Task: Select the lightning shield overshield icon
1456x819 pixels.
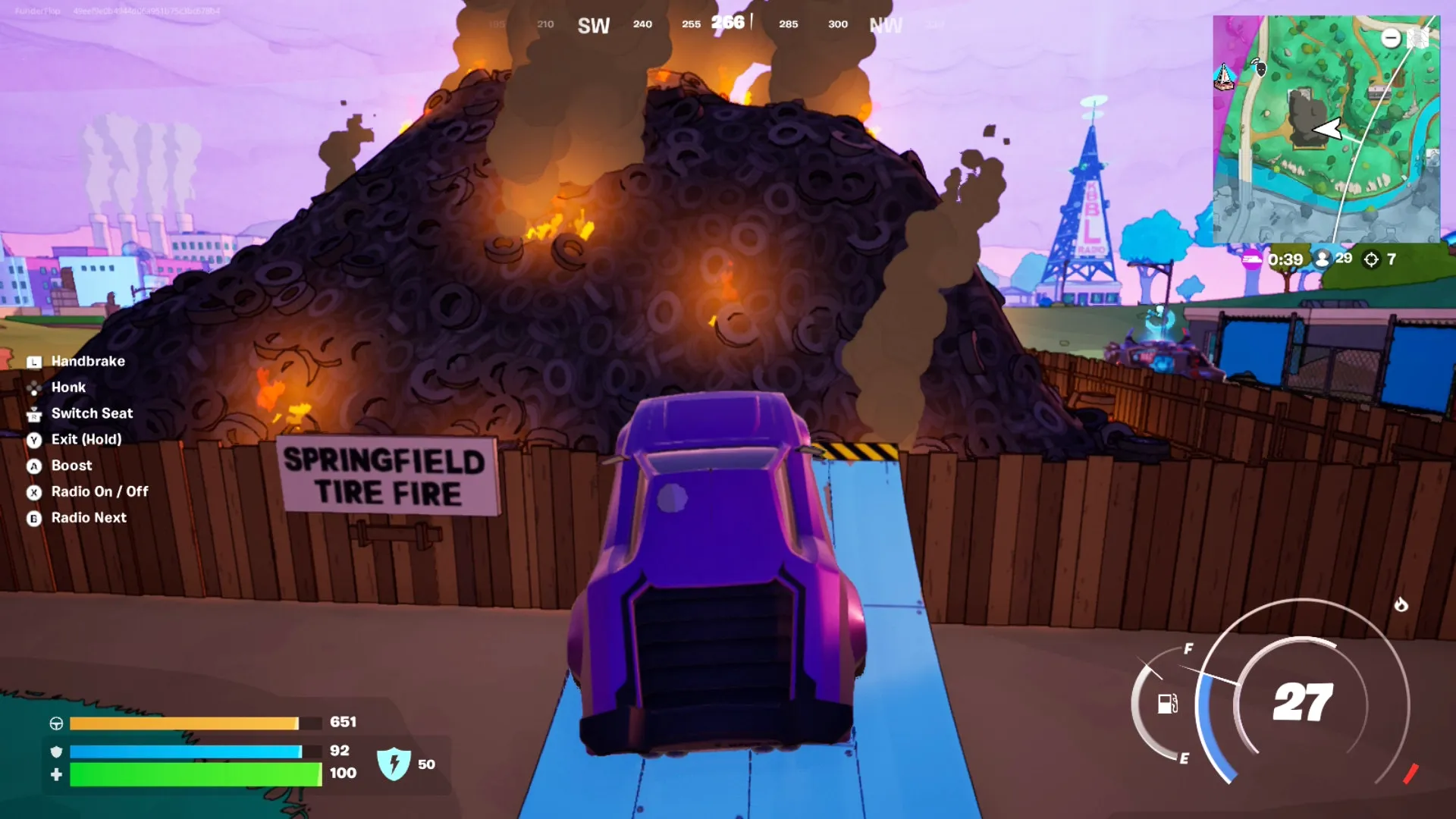Action: click(x=394, y=764)
